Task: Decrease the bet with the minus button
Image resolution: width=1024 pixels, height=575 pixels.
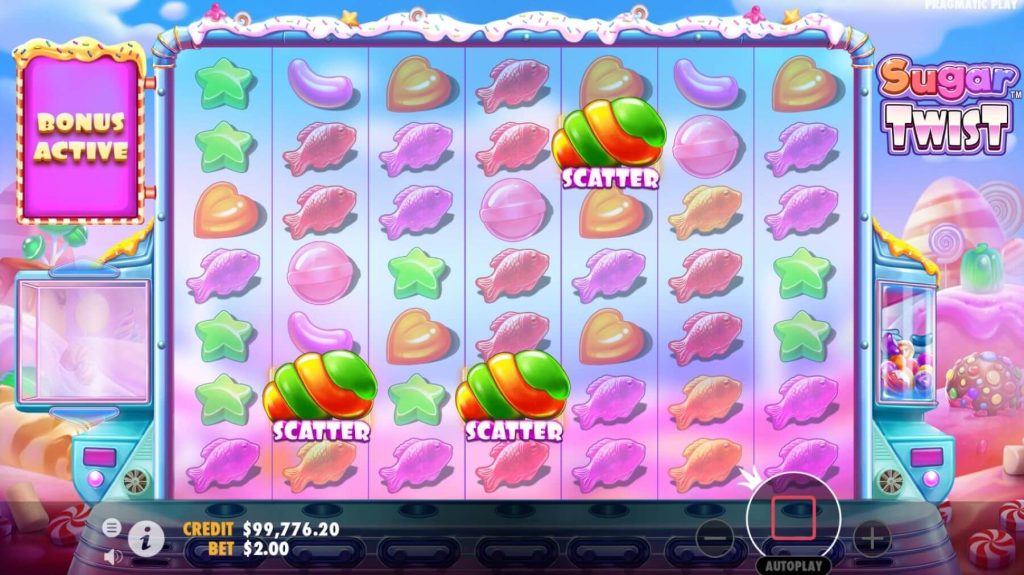Action: (714, 539)
